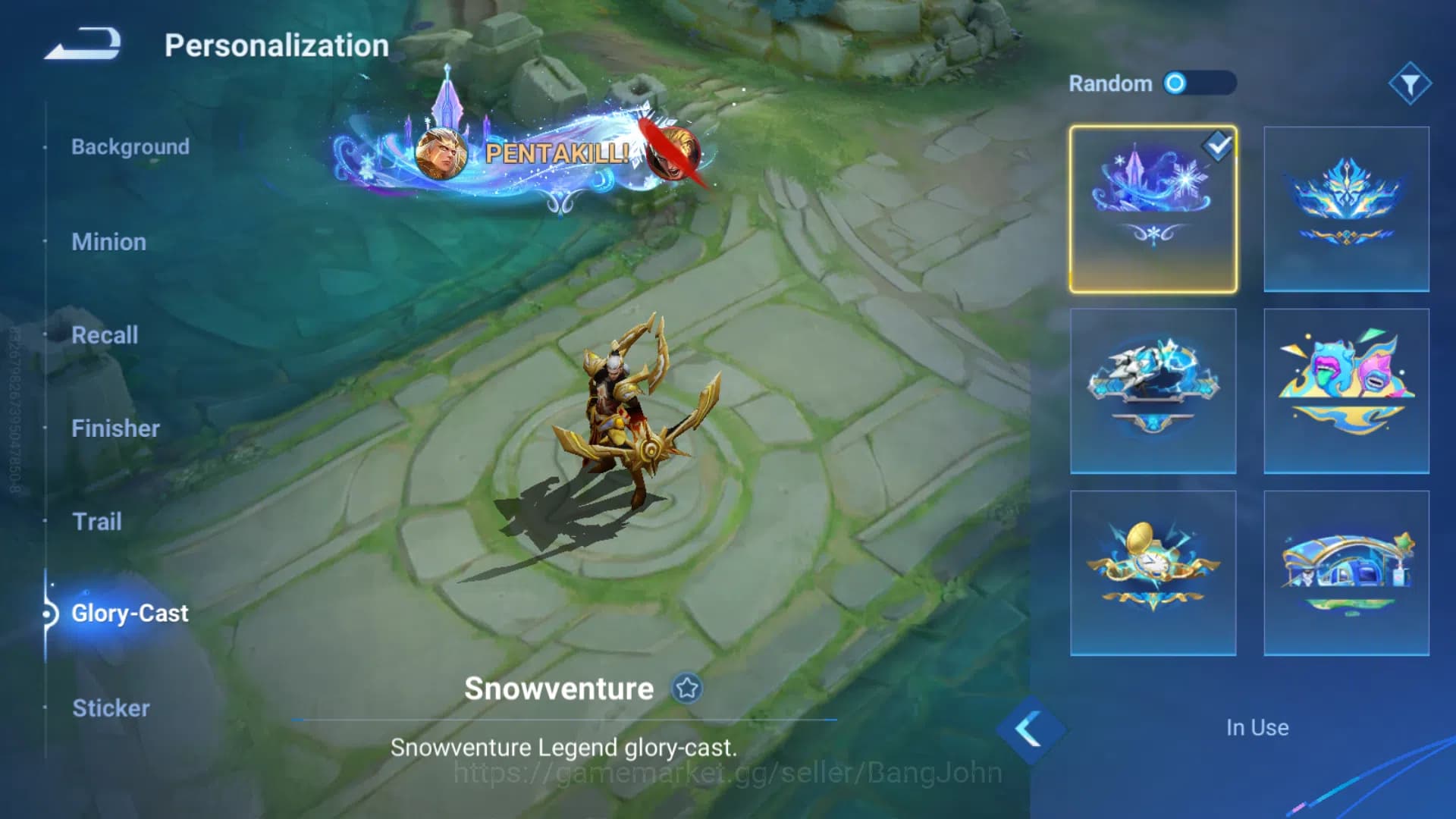Select the camper van glory-cast thumbnail
Screen dimensions: 1456x819
(1345, 573)
